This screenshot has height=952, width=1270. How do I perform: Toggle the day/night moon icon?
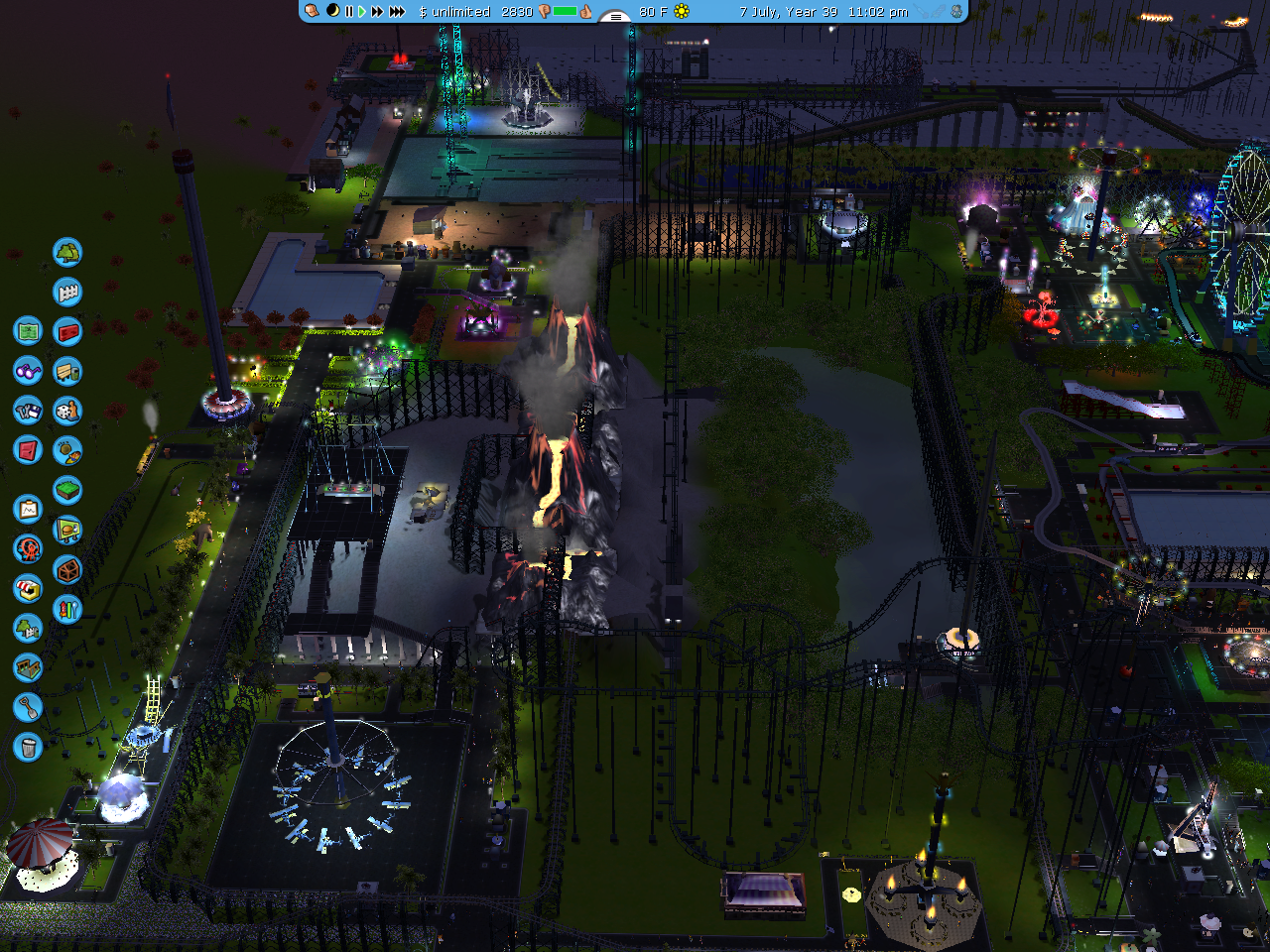(332, 11)
